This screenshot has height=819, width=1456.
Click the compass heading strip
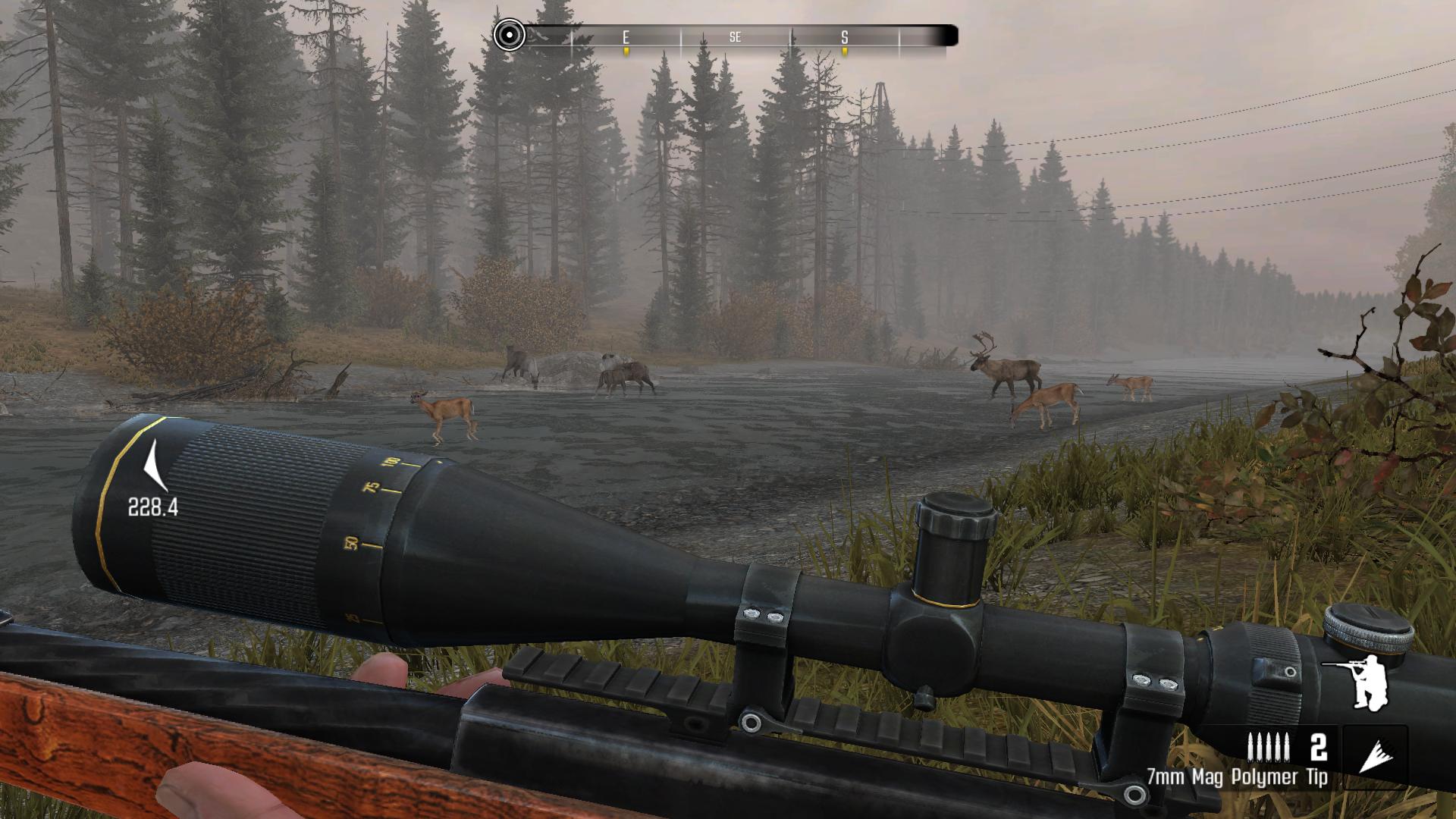pos(736,36)
